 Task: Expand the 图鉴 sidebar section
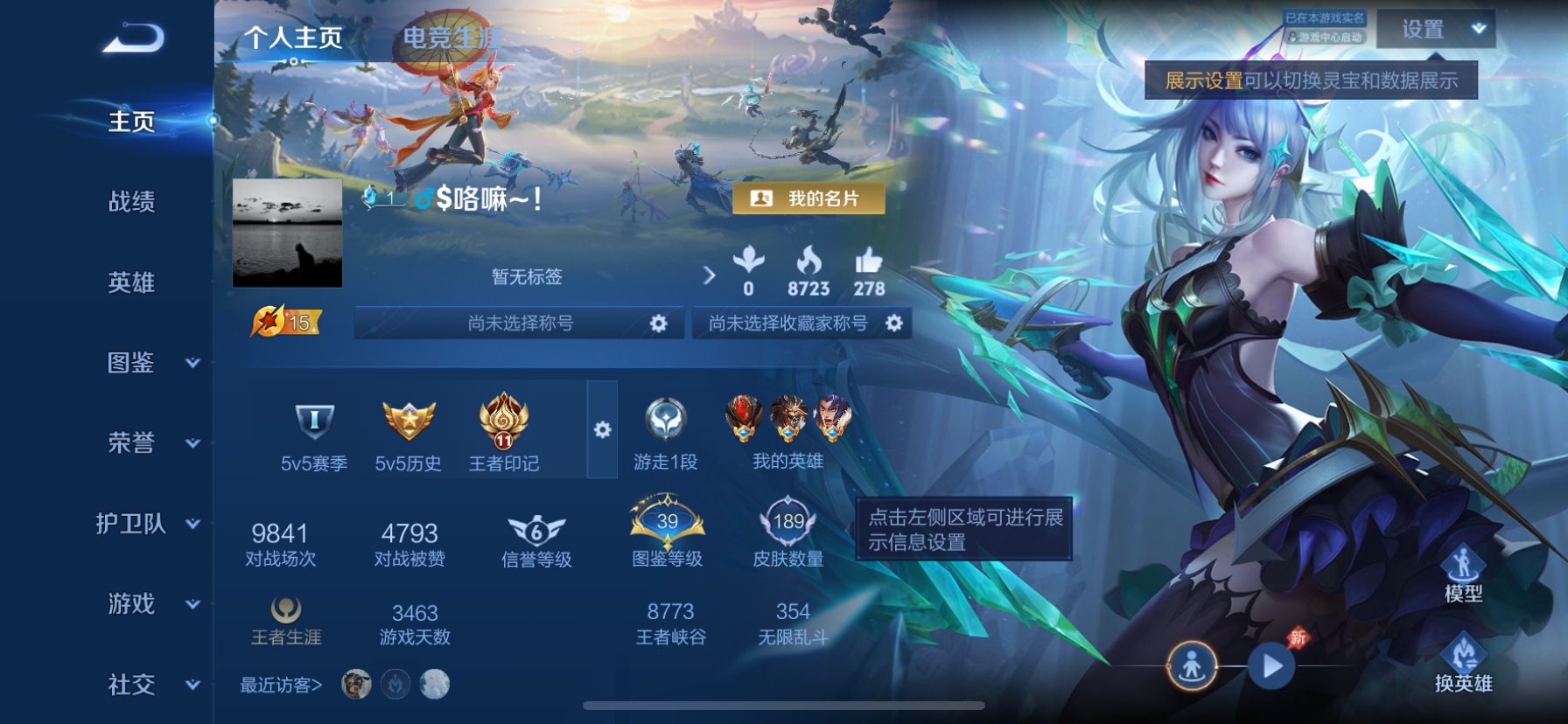pyautogui.click(x=192, y=364)
